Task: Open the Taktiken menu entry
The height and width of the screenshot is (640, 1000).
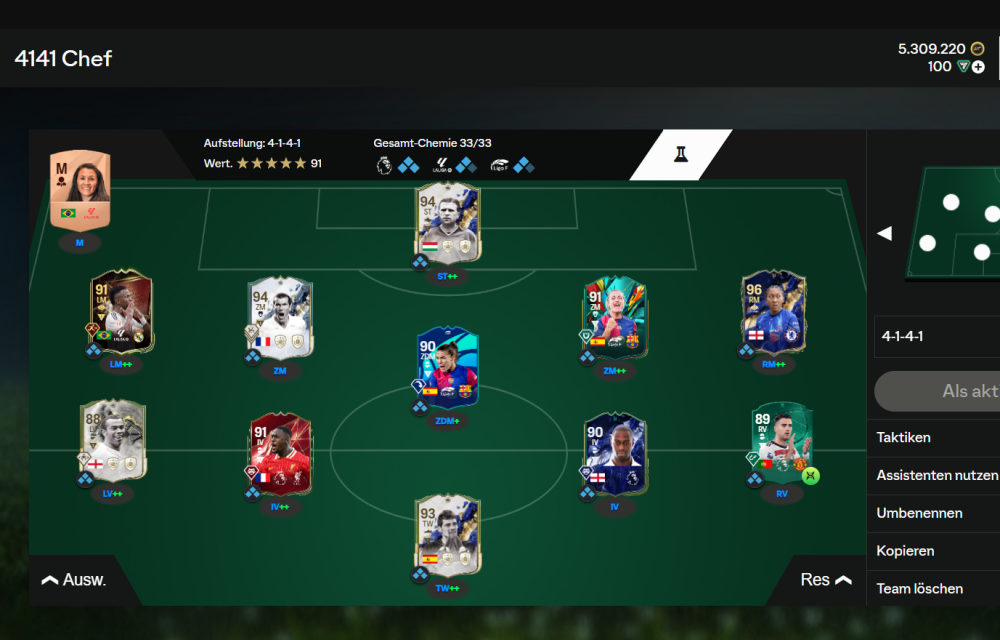Action: [904, 437]
